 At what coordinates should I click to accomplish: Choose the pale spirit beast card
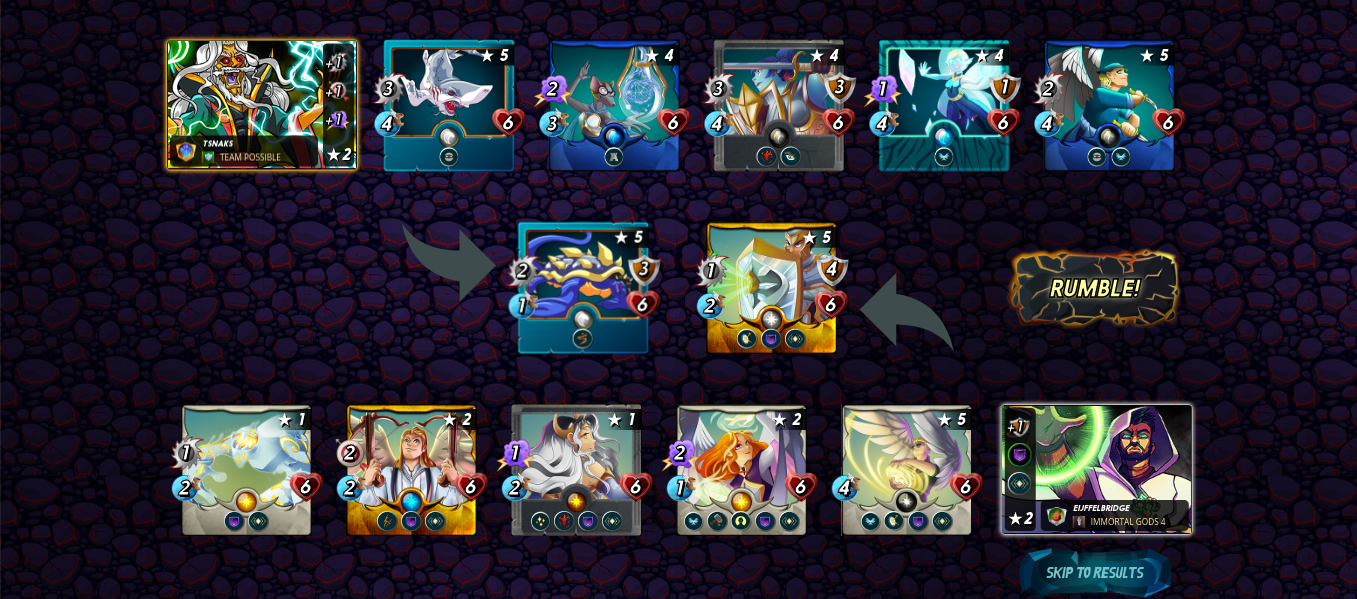[246, 470]
